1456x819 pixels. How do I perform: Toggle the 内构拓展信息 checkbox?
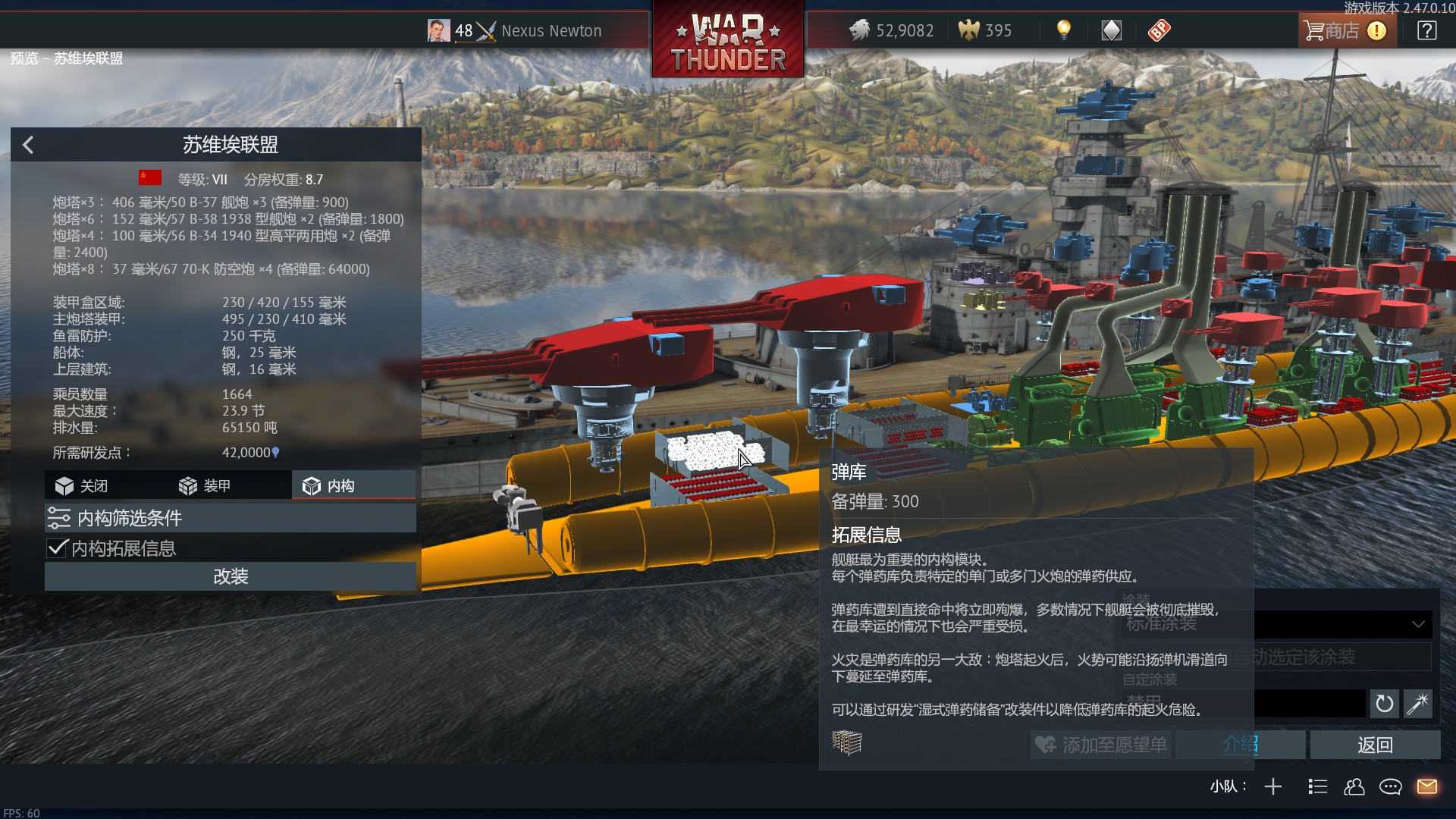[x=58, y=548]
